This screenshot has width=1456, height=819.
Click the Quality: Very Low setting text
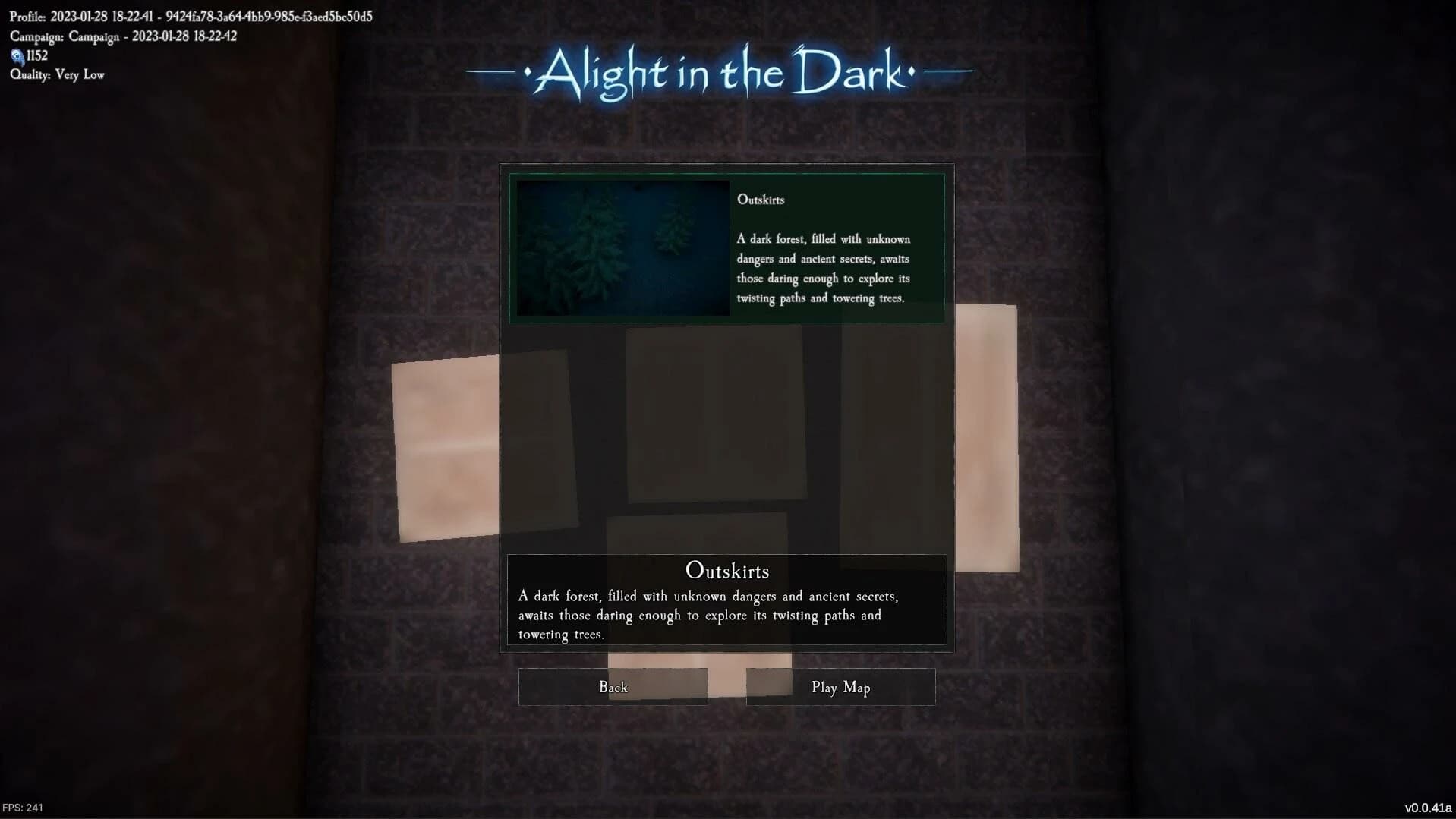click(57, 74)
